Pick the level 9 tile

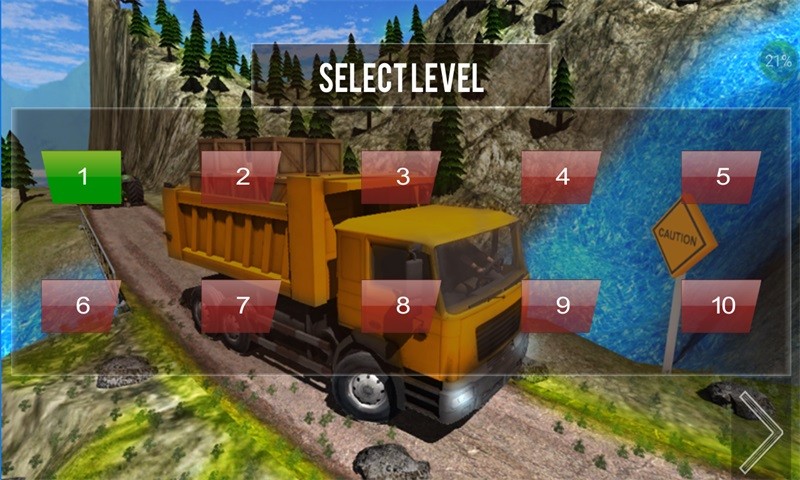tap(562, 306)
